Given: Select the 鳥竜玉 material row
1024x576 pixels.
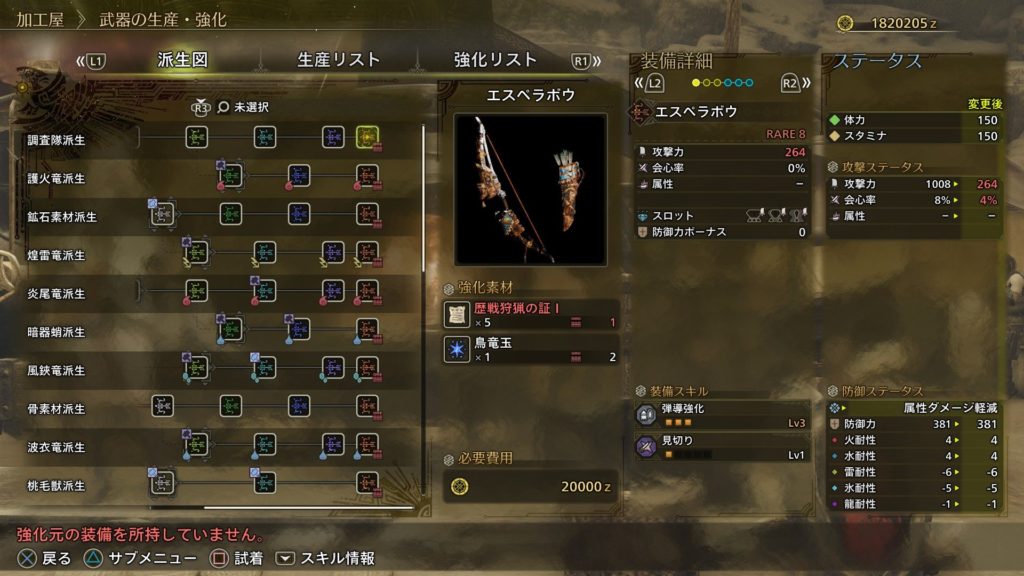Looking at the screenshot, I should (530, 349).
